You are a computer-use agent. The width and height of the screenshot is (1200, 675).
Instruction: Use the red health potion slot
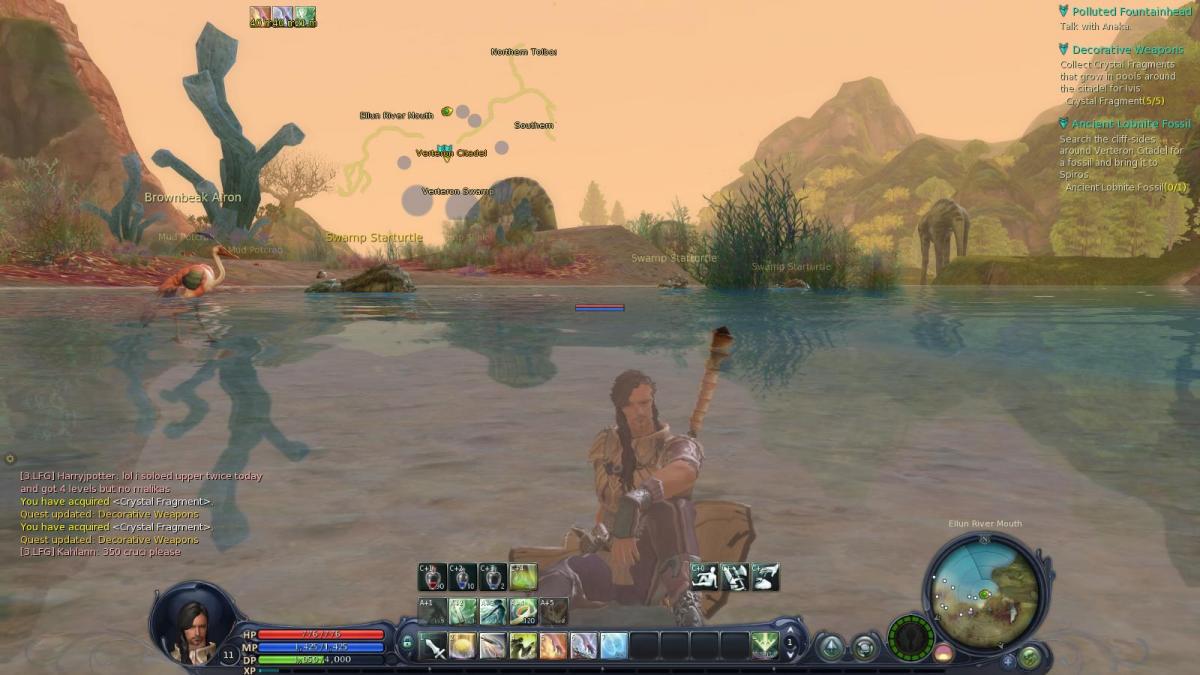click(432, 577)
